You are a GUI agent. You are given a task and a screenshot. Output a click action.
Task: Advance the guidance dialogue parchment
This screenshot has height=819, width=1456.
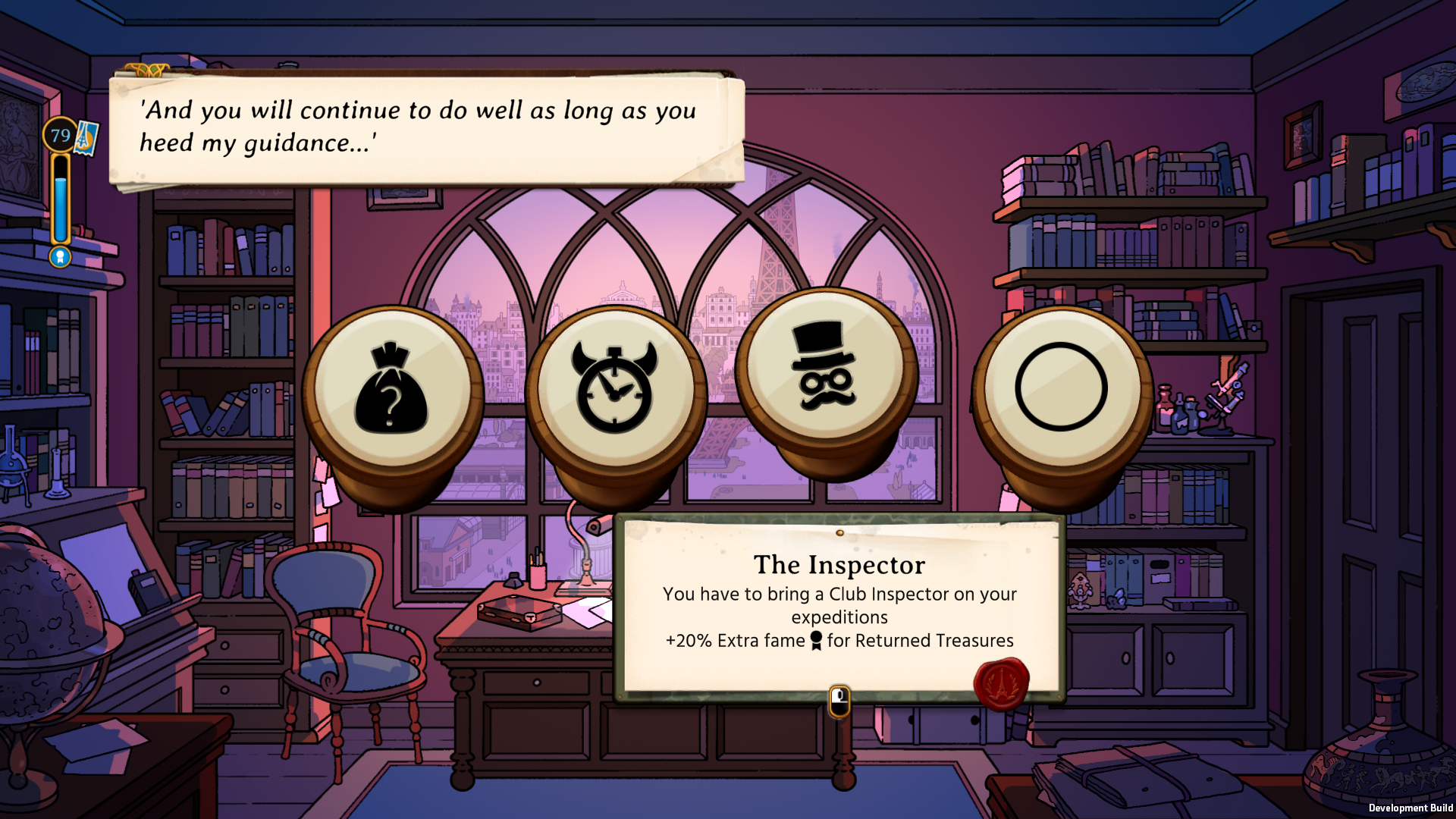pos(425,127)
